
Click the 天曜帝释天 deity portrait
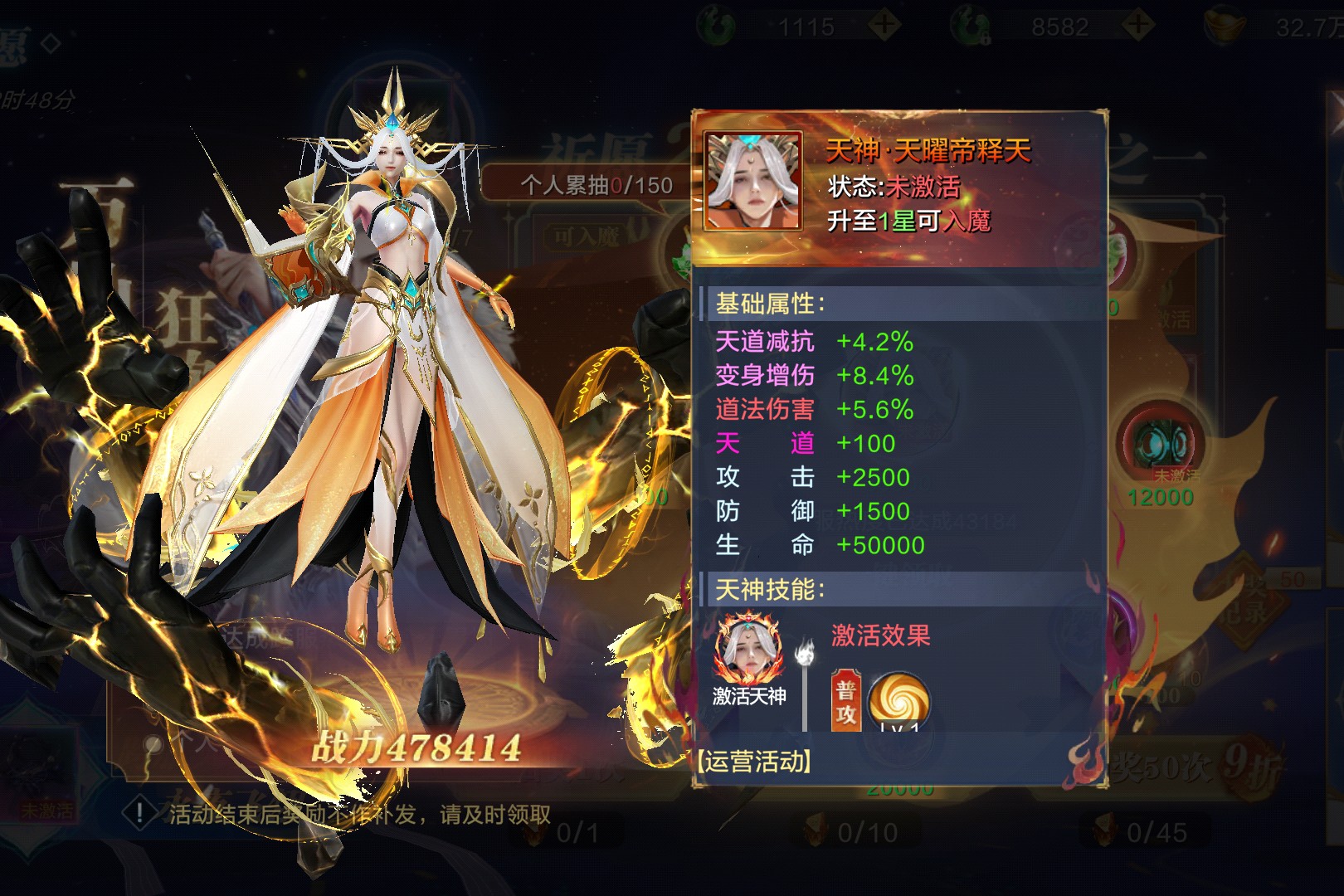[752, 181]
